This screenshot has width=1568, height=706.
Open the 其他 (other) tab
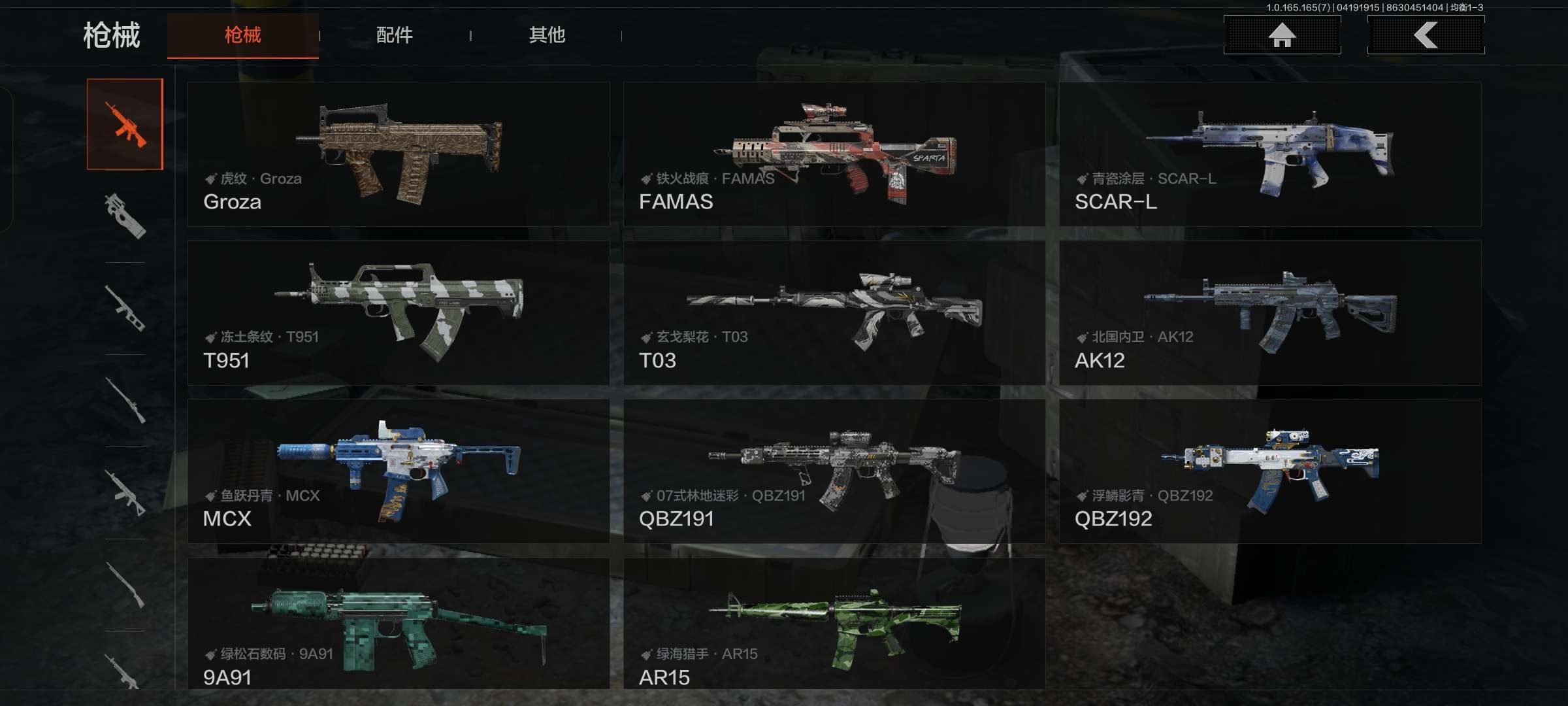547,35
